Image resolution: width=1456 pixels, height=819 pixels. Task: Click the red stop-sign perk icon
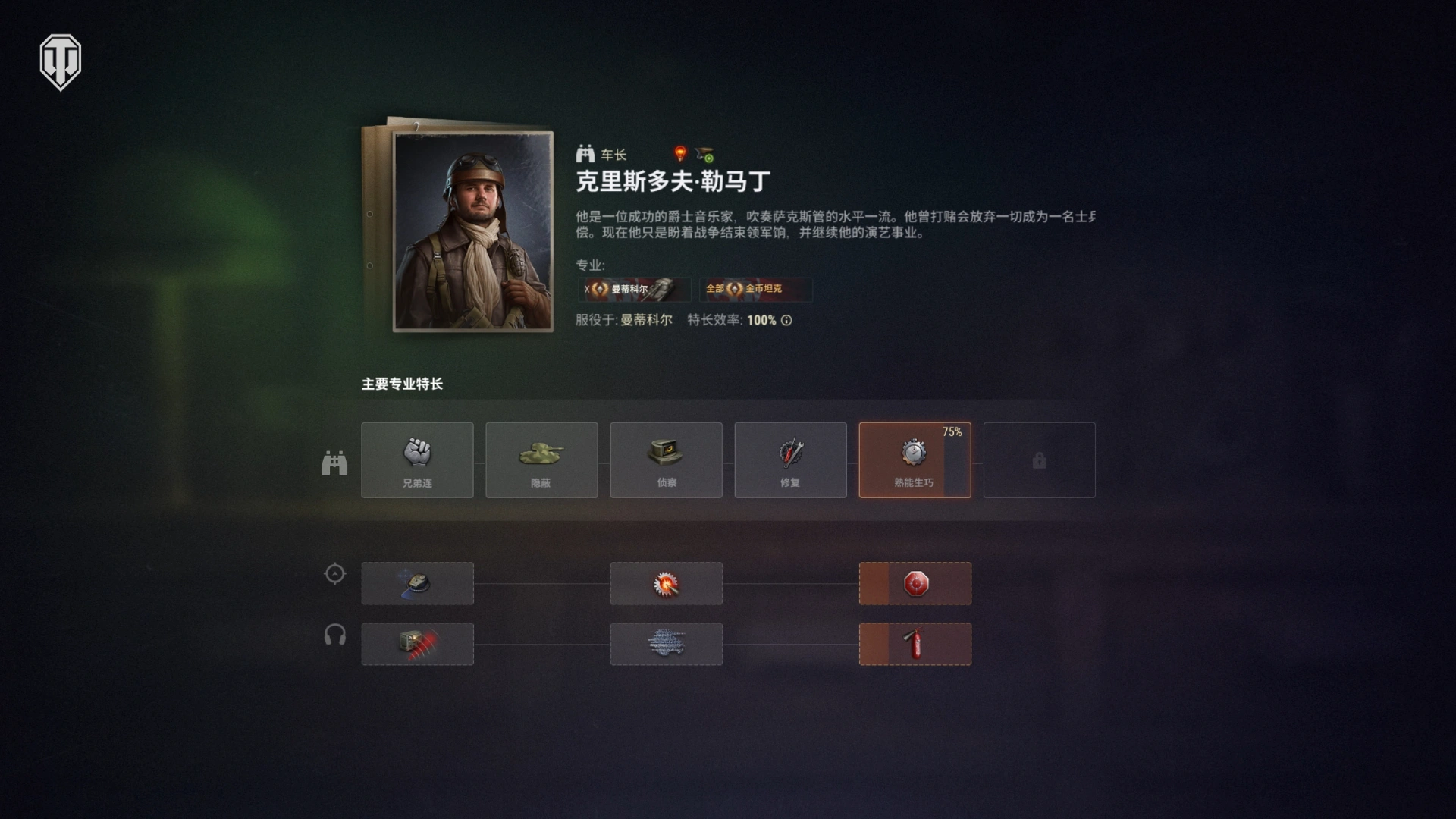tap(915, 583)
